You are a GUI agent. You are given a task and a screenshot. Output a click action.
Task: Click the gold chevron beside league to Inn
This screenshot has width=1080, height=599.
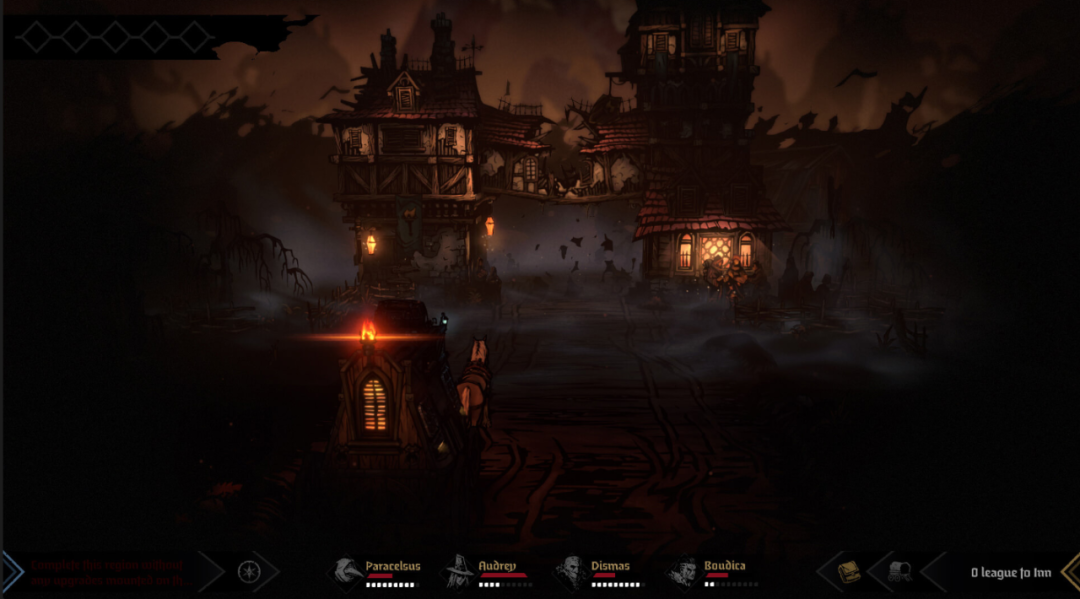coord(1069,572)
